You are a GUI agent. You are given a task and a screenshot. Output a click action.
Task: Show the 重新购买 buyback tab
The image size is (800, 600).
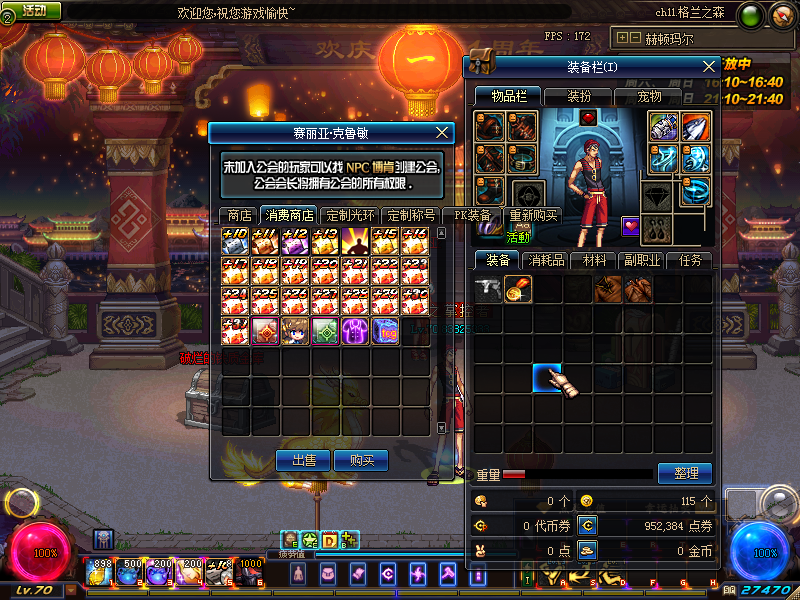(534, 215)
